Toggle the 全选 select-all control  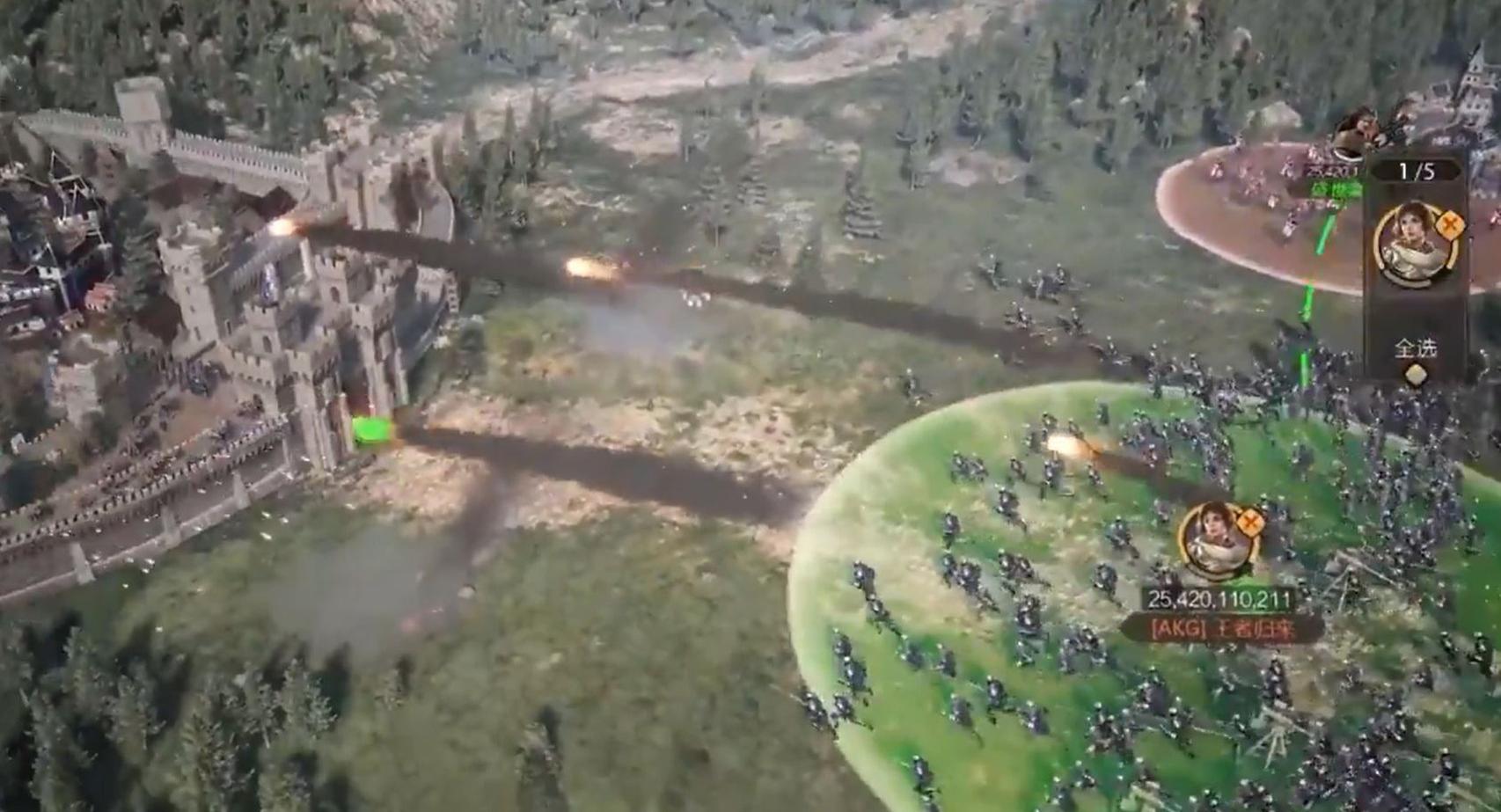[1416, 349]
